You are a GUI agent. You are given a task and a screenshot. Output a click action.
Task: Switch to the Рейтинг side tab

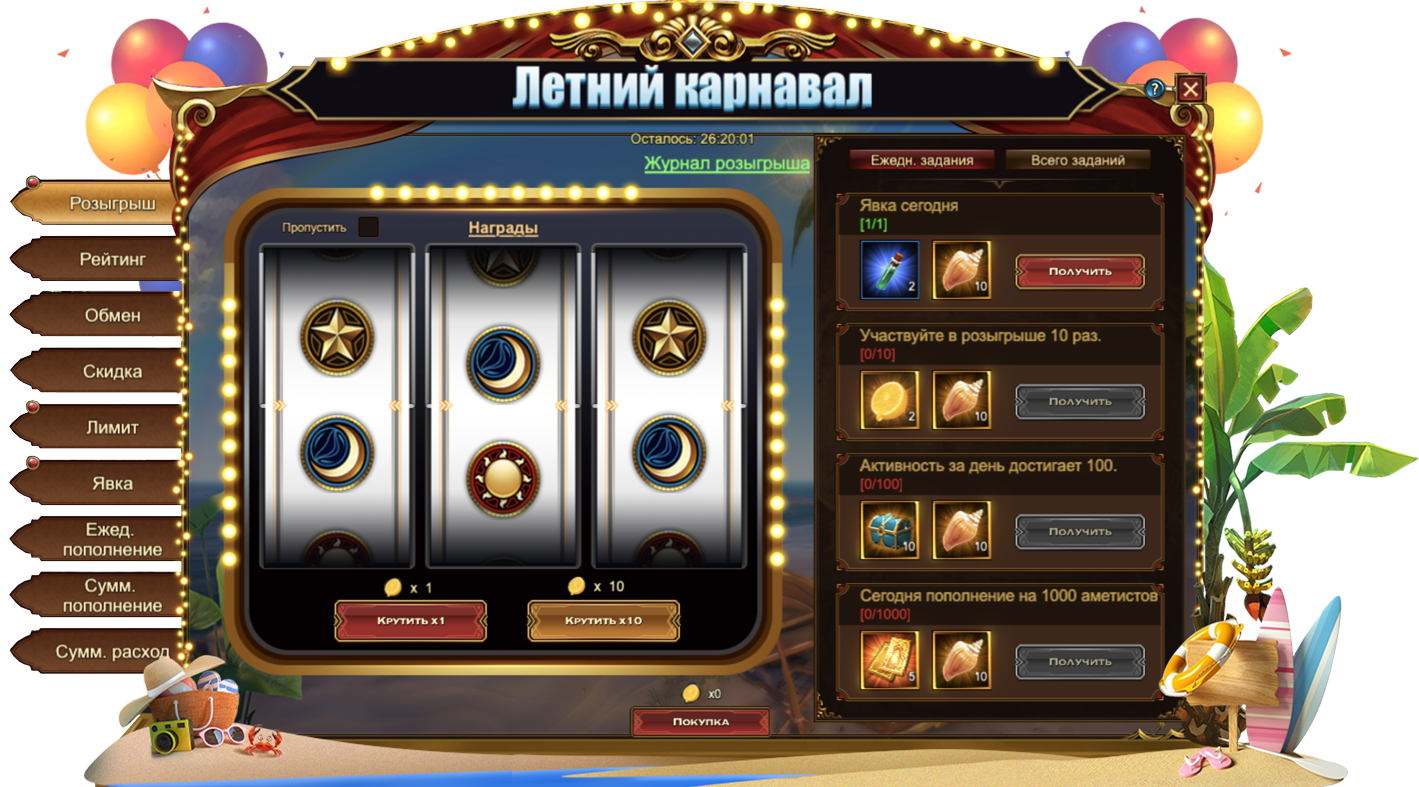point(112,259)
